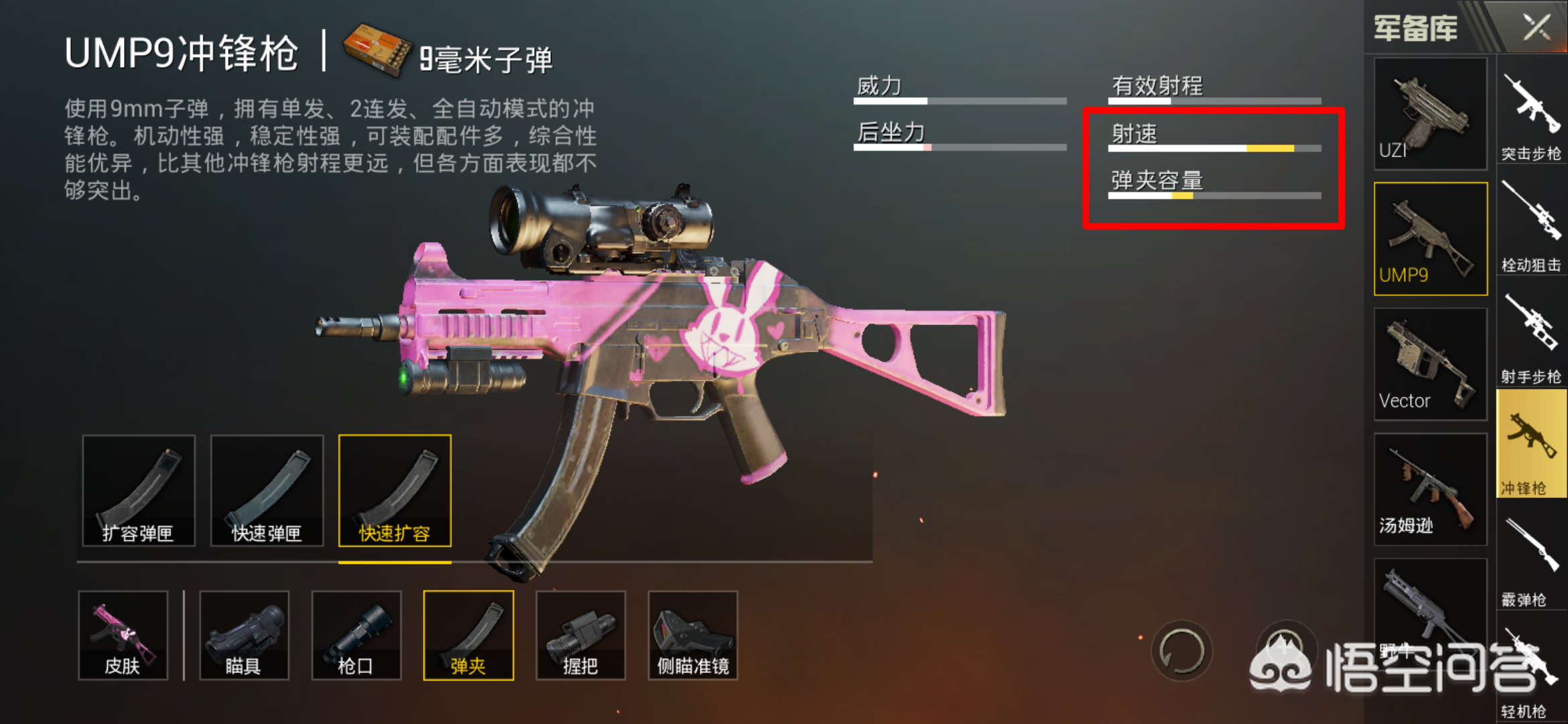Select the 扩容弹匣 extended magazine
The width and height of the screenshot is (1568, 724).
[x=138, y=491]
